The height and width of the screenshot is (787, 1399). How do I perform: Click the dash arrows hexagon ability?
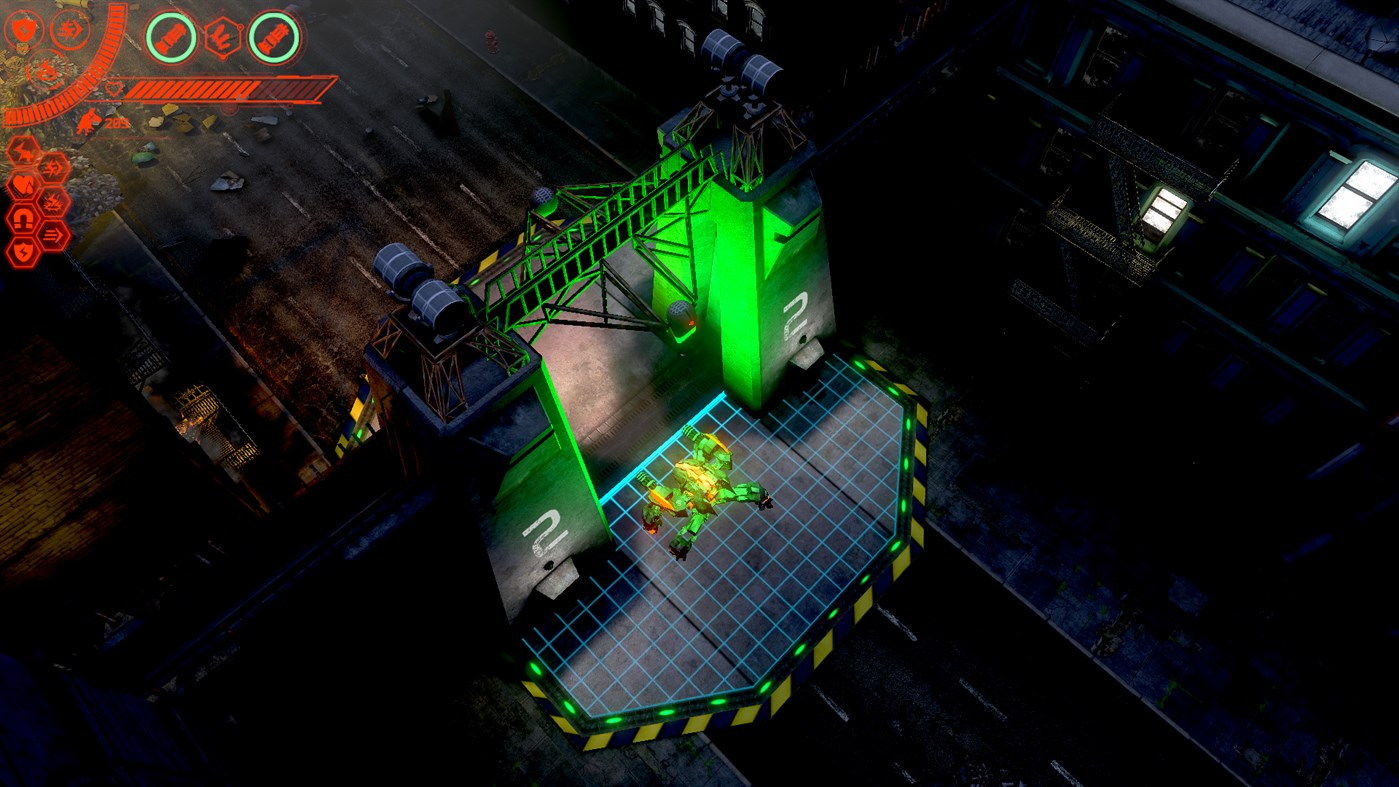53,233
